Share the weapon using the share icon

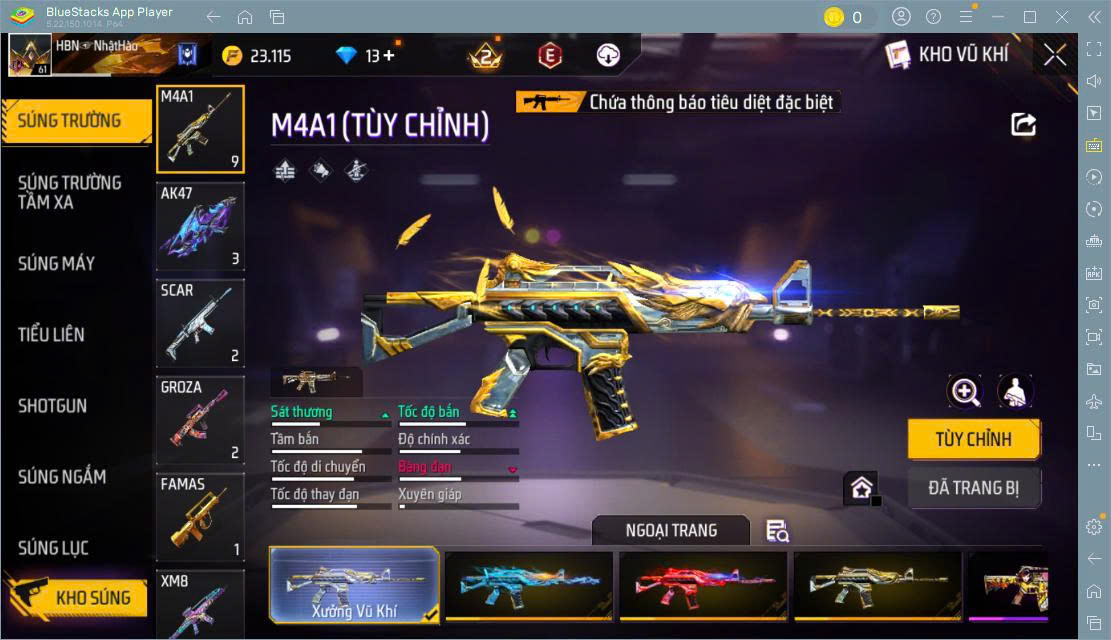1023,124
